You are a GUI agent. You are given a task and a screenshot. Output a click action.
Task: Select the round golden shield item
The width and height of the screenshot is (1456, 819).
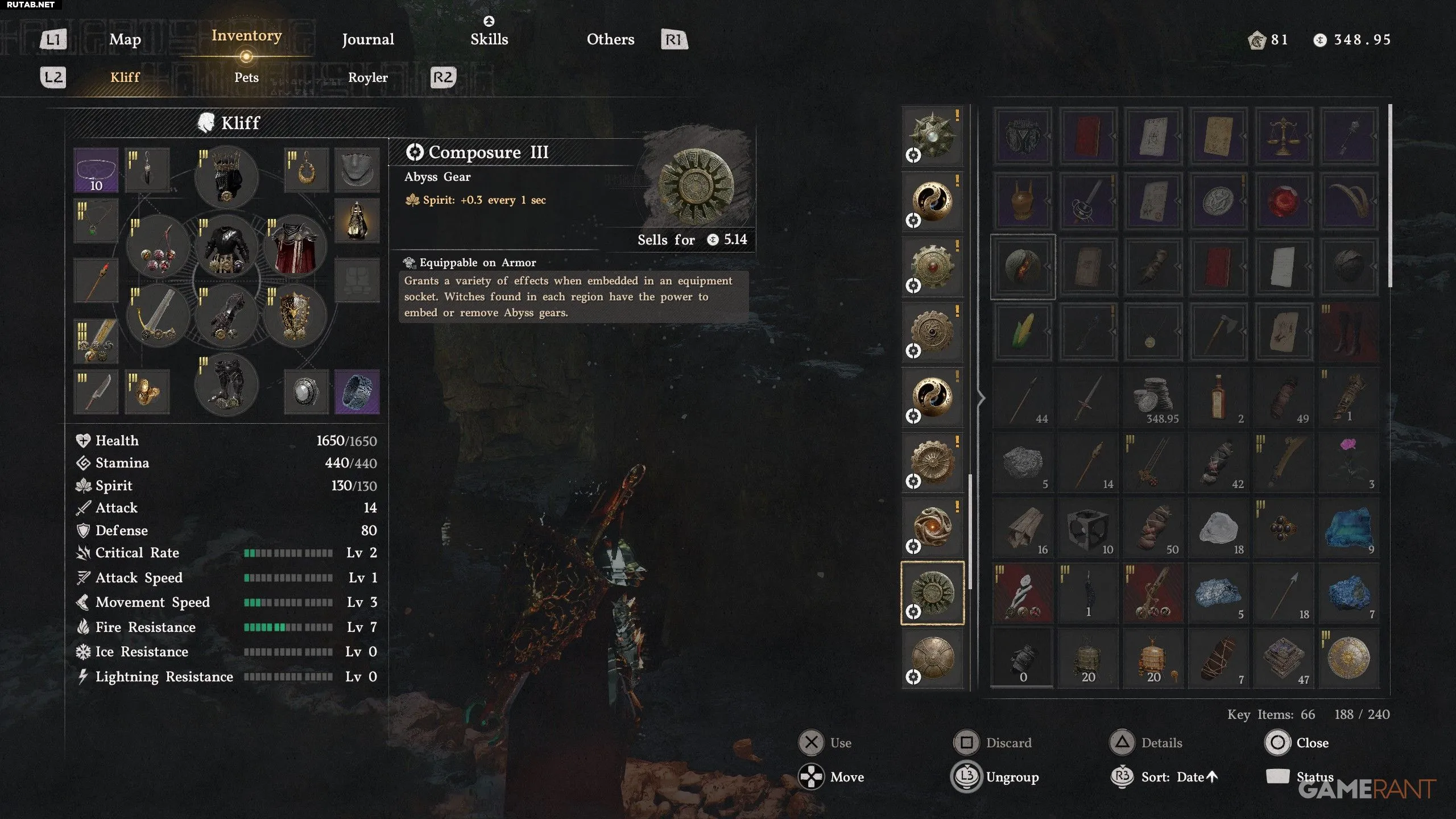(1348, 658)
